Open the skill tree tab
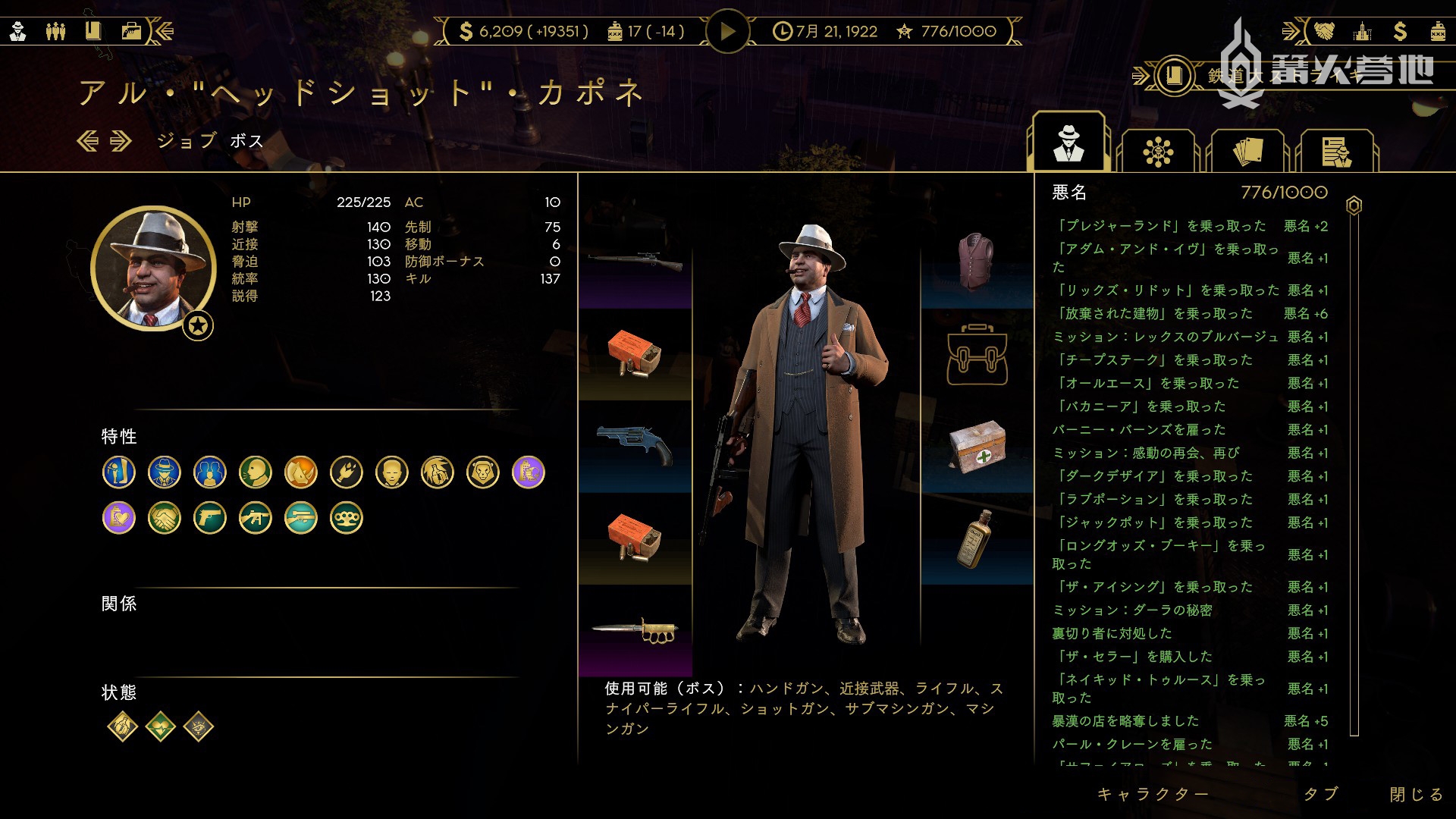The height and width of the screenshot is (819, 1456). 1158,152
